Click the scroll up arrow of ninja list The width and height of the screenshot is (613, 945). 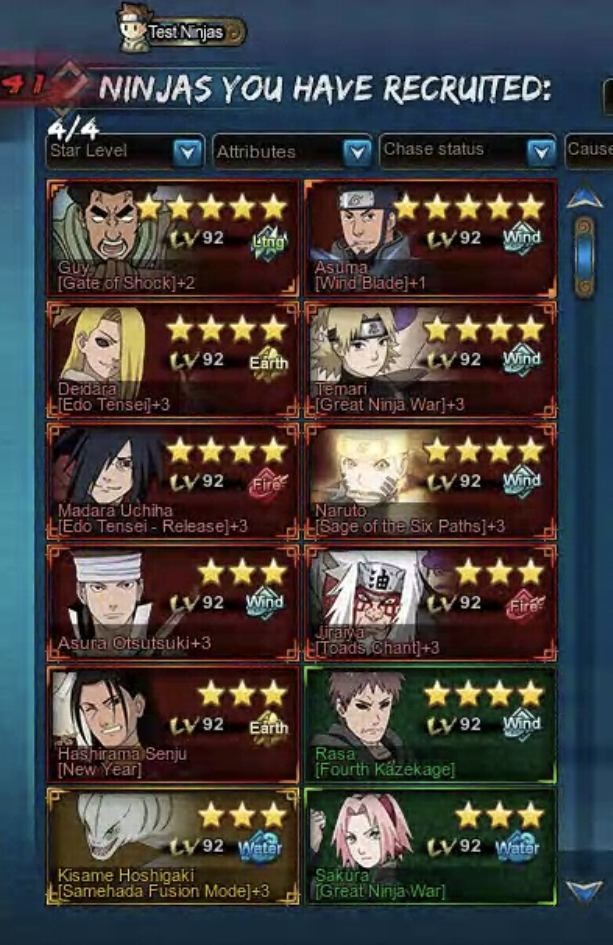click(584, 200)
